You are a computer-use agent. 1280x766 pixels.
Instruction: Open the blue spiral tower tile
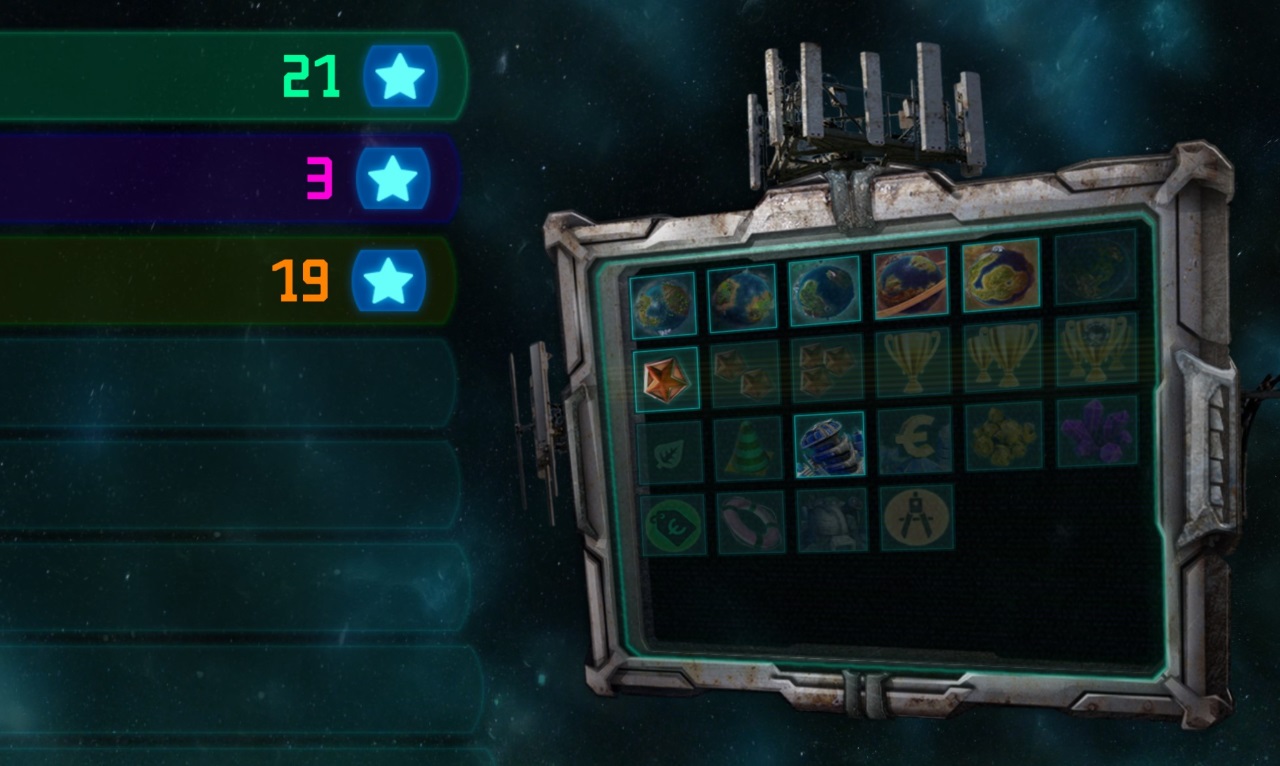coord(829,444)
